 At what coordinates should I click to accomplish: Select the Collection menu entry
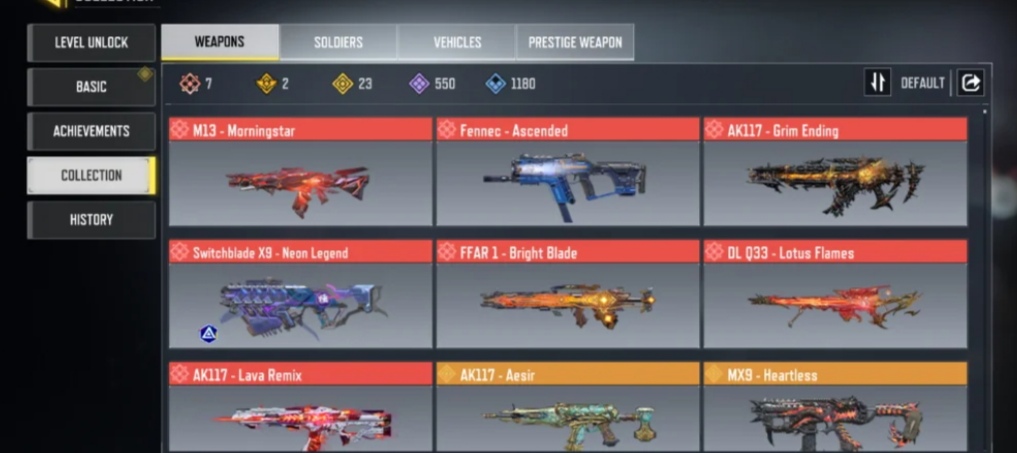91,175
